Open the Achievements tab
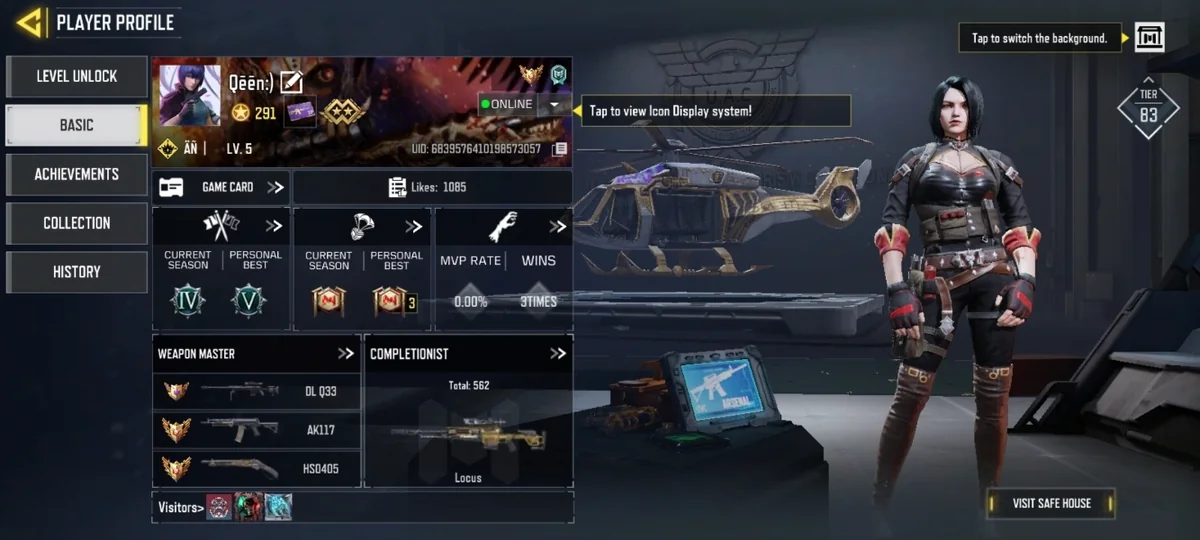Screen dimensions: 1200x540 pos(77,174)
